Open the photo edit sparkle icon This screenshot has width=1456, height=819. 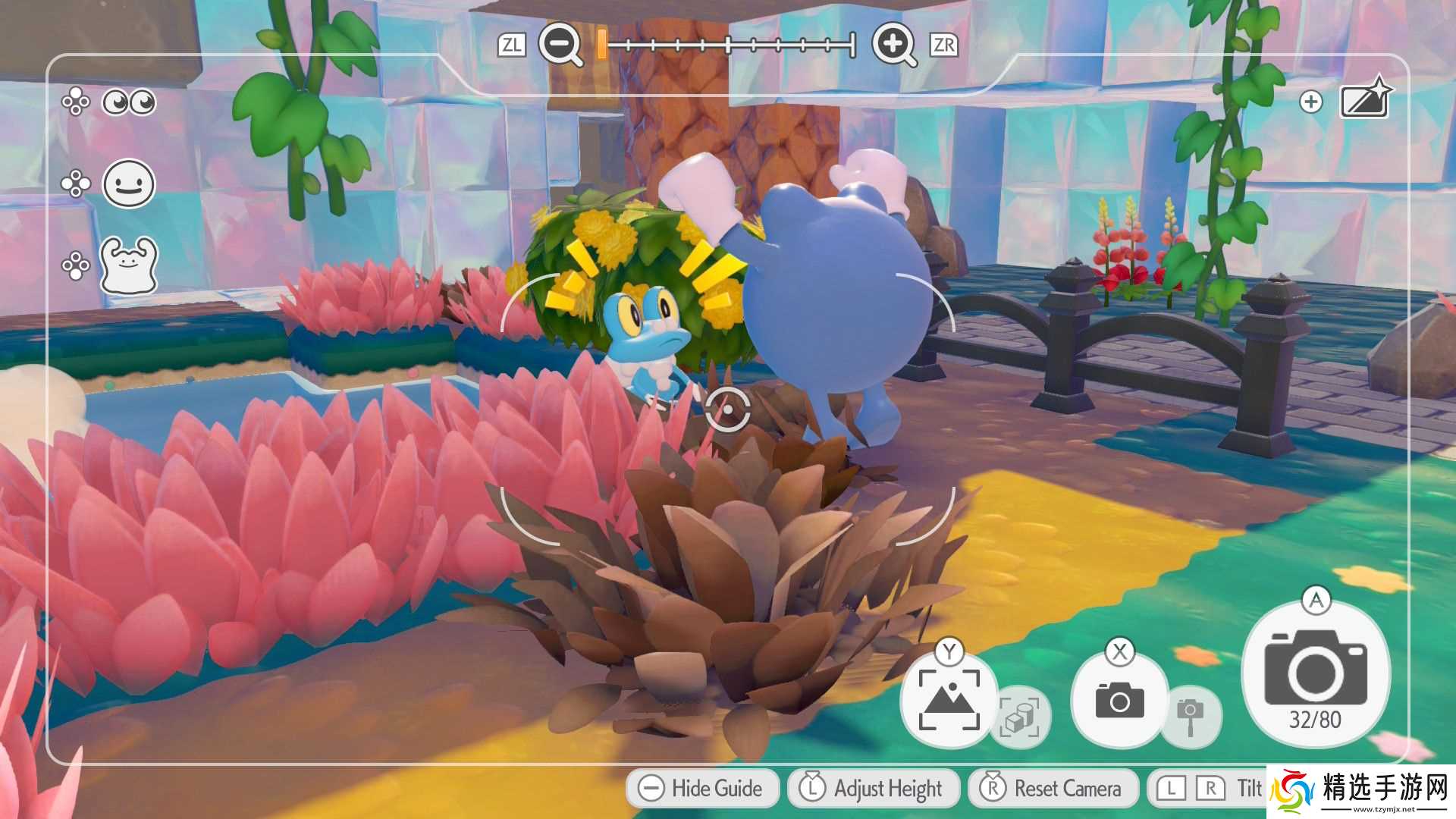[x=1364, y=99]
